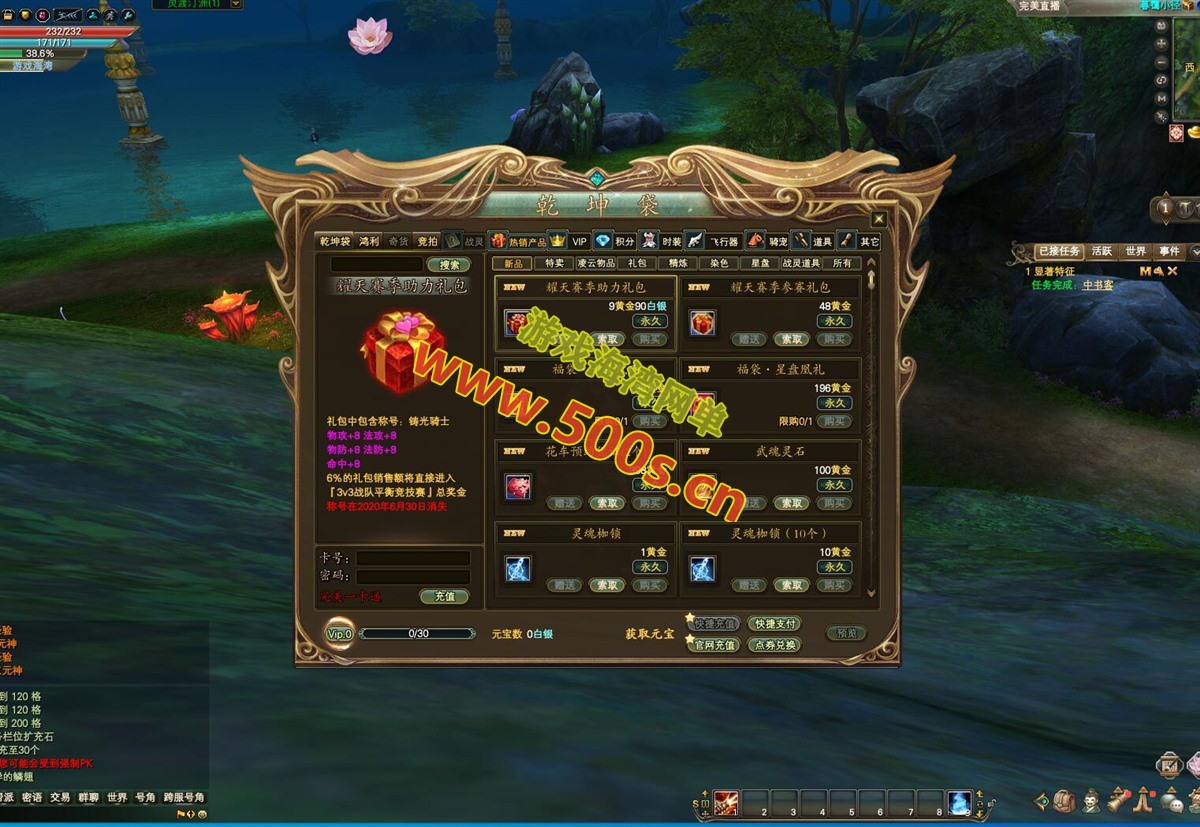Show 所有 all items filter
This screenshot has width=1200, height=827.
842,263
